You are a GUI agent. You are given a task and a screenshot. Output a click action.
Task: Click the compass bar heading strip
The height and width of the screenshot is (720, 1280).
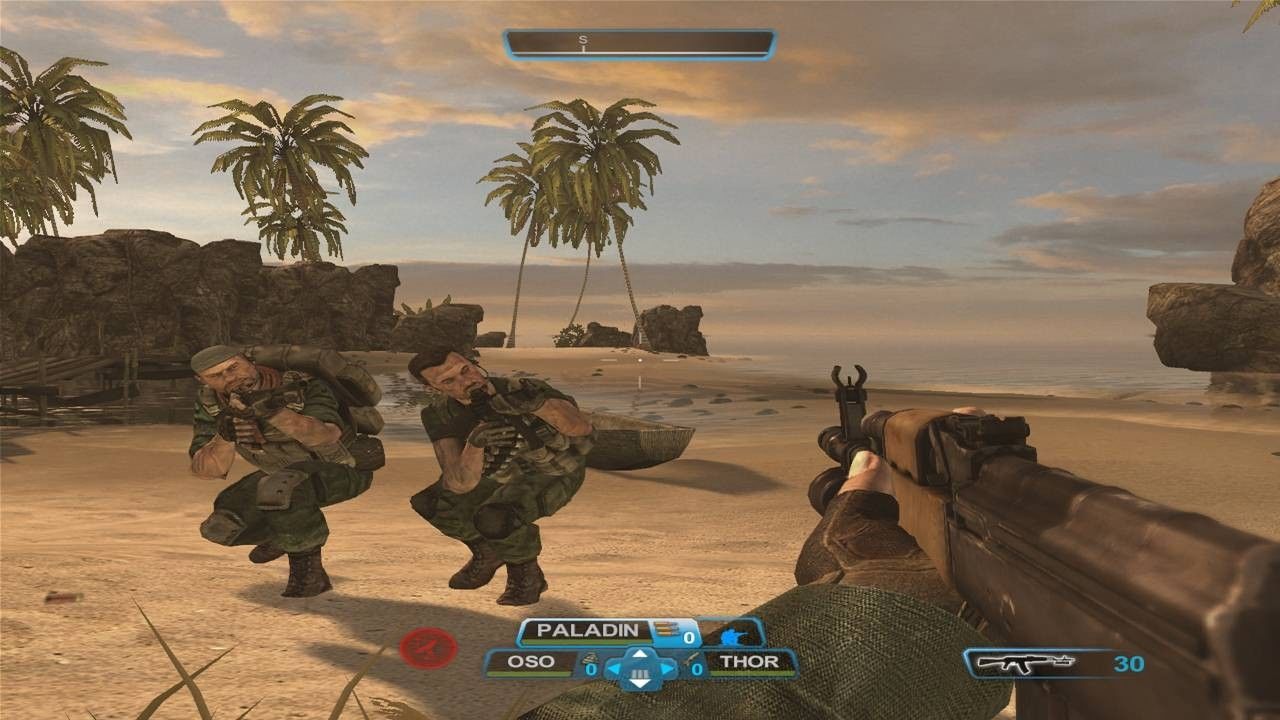pos(640,44)
